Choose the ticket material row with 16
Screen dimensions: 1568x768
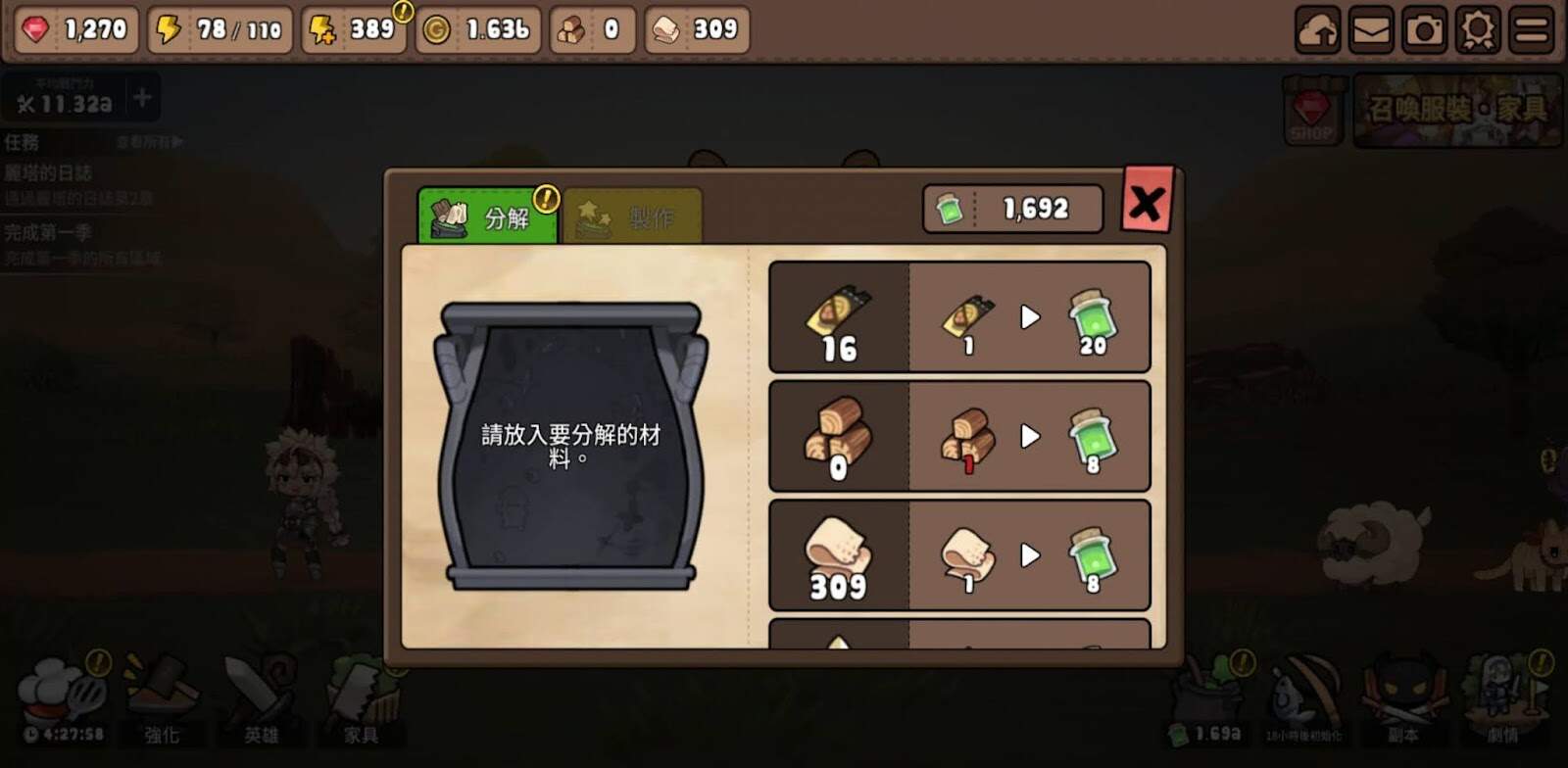pos(958,317)
